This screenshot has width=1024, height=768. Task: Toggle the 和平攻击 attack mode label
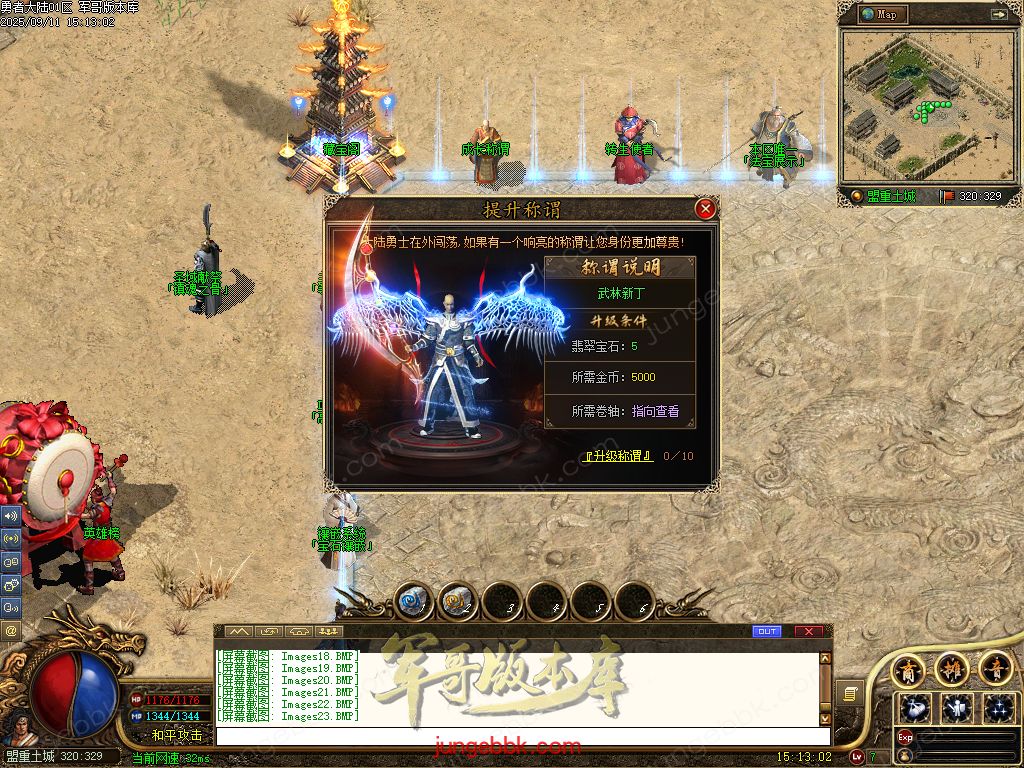(x=177, y=735)
